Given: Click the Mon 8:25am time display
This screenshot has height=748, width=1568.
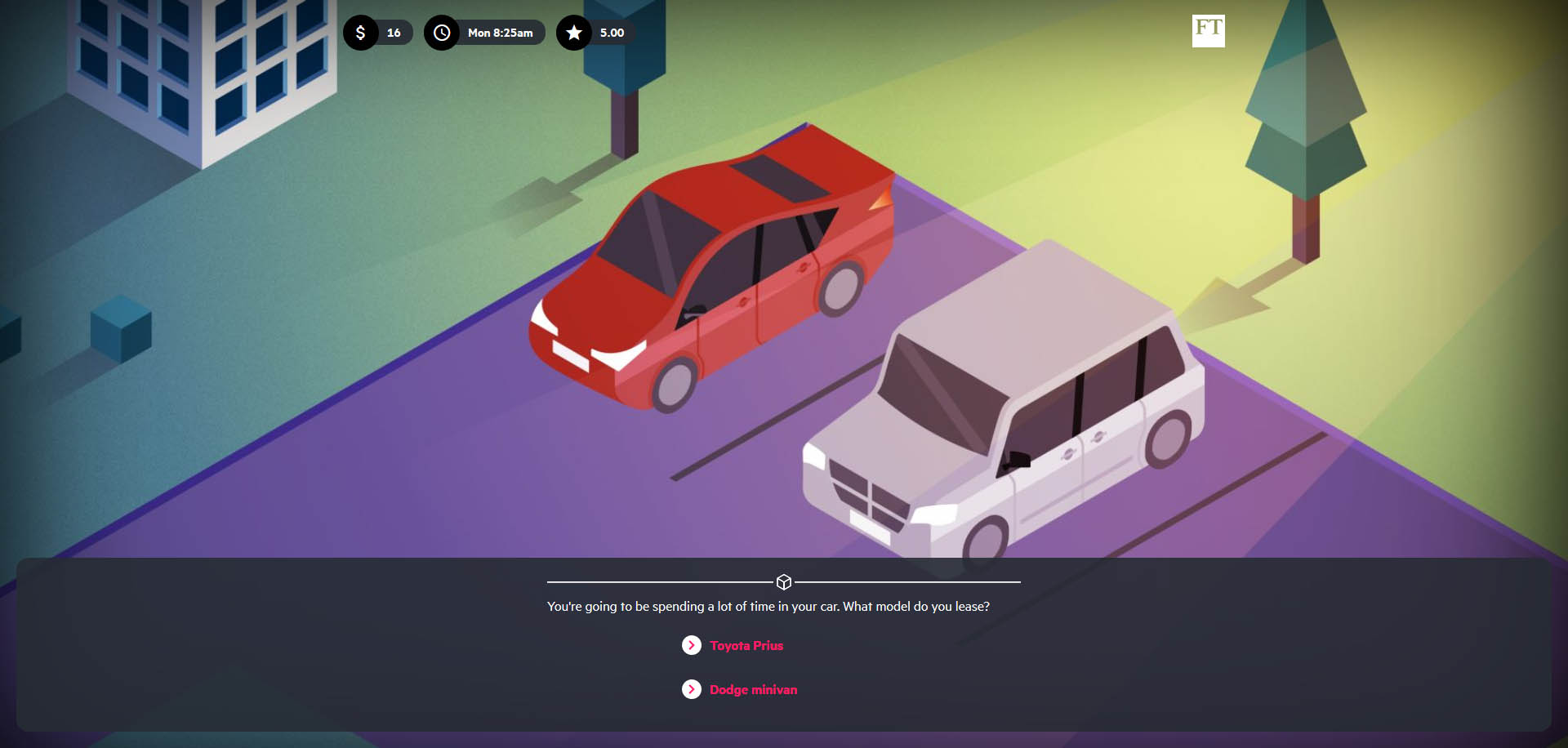Looking at the screenshot, I should [499, 33].
